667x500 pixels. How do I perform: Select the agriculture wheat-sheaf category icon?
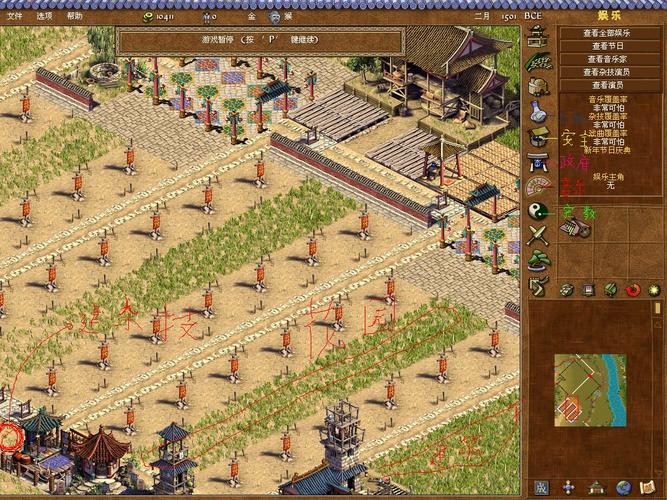[x=538, y=61]
